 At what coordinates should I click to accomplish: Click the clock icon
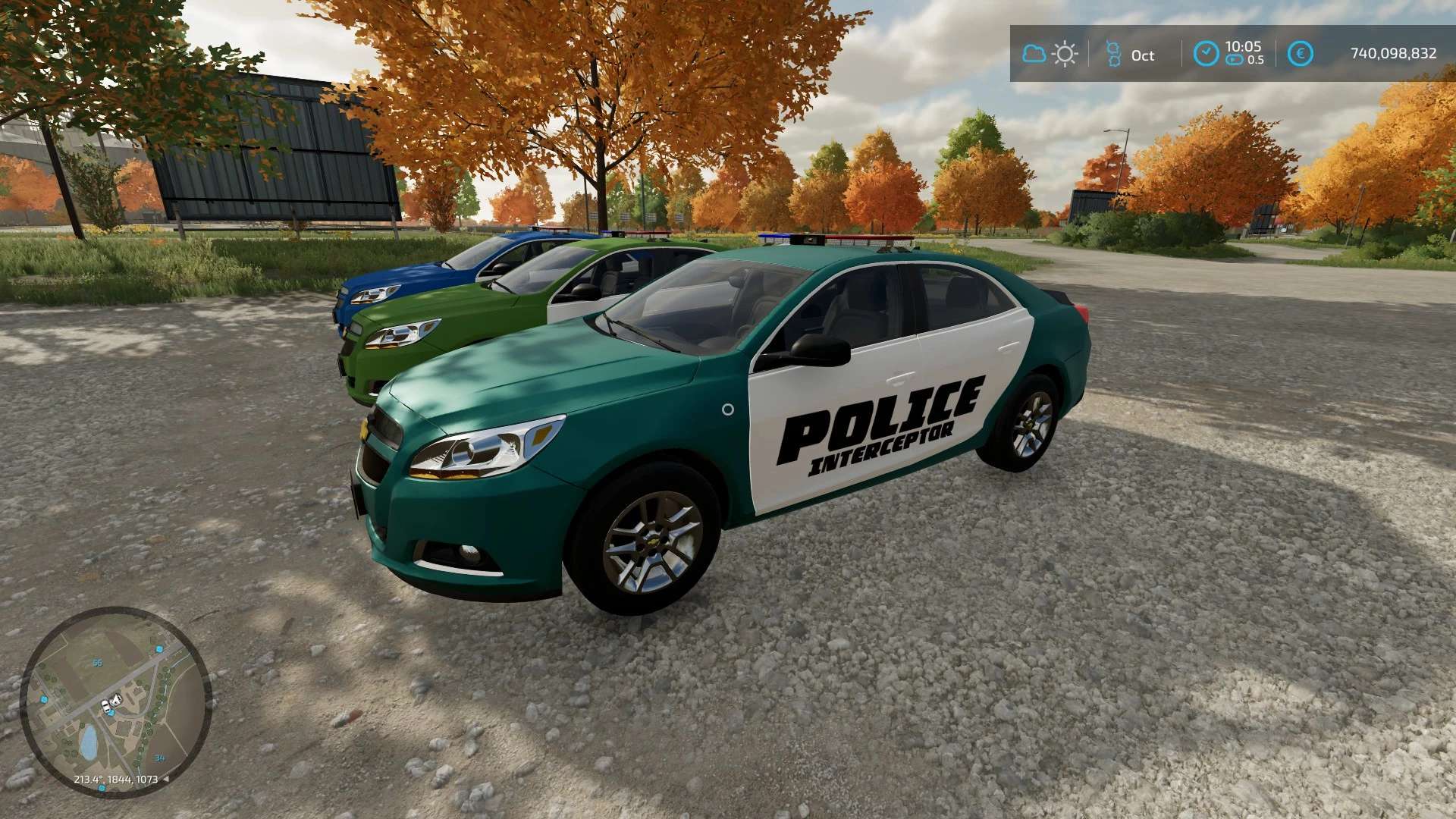tap(1206, 54)
